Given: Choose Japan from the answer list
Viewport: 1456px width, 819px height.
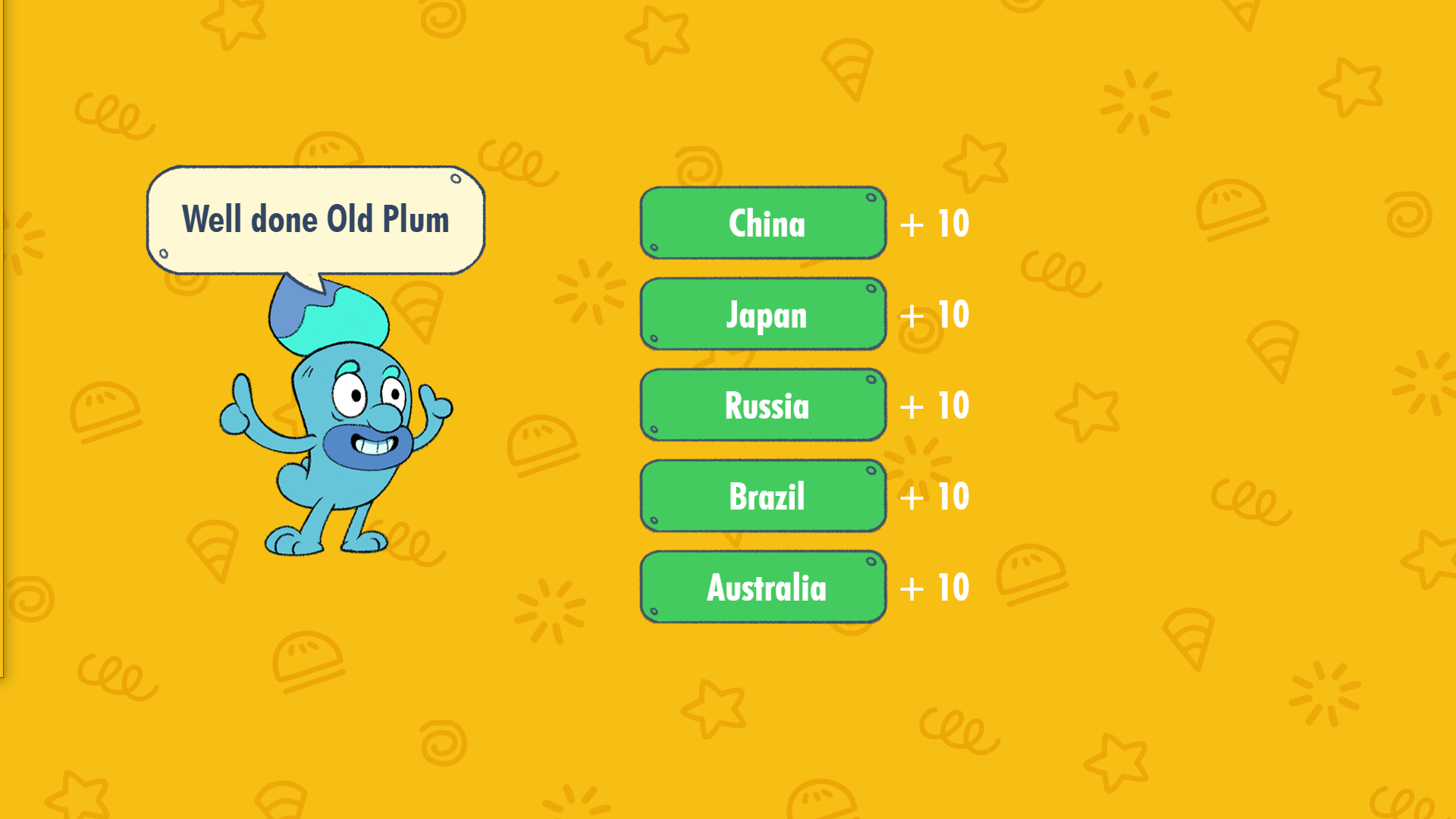Looking at the screenshot, I should 763,314.
